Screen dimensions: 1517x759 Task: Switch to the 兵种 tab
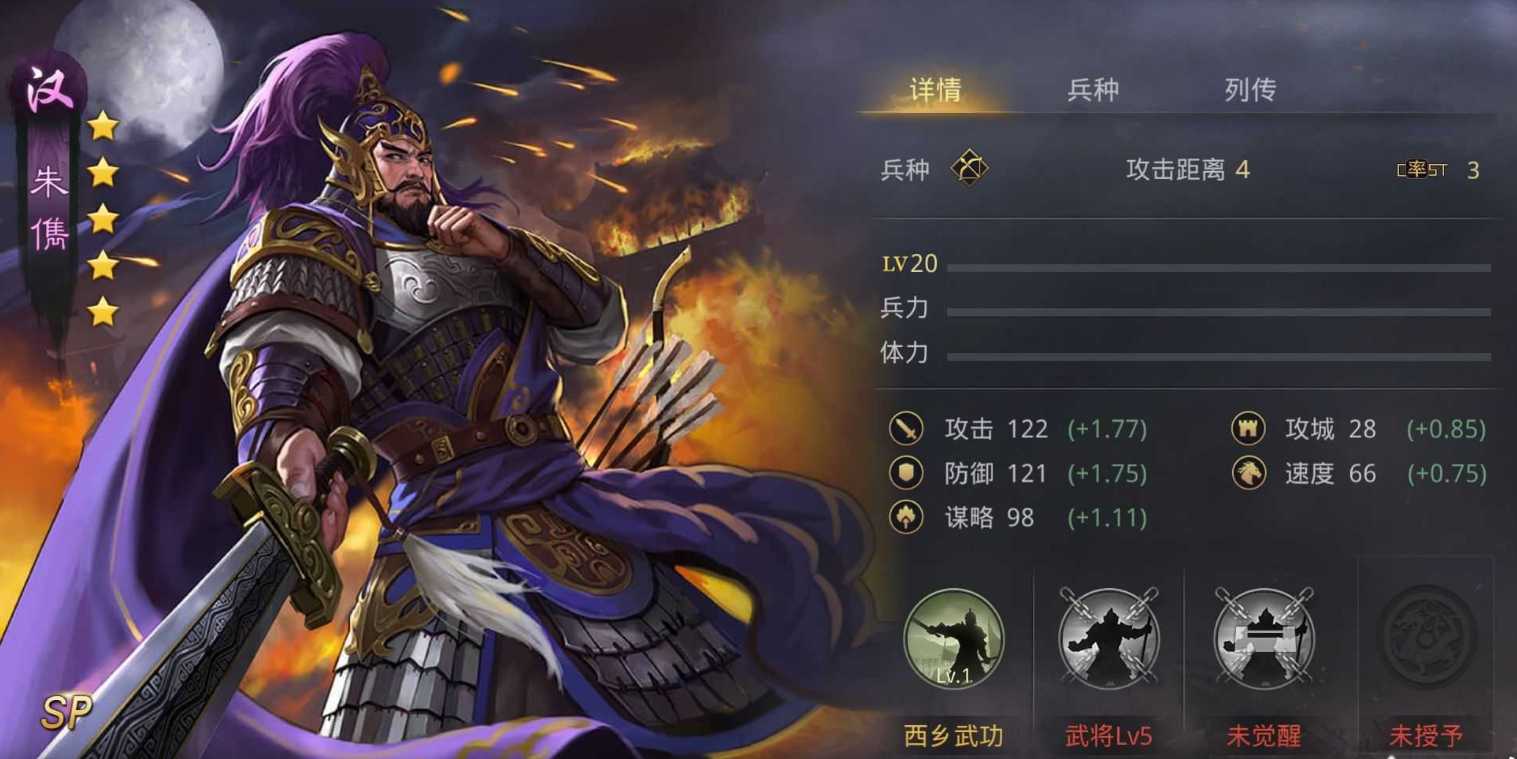[1093, 90]
